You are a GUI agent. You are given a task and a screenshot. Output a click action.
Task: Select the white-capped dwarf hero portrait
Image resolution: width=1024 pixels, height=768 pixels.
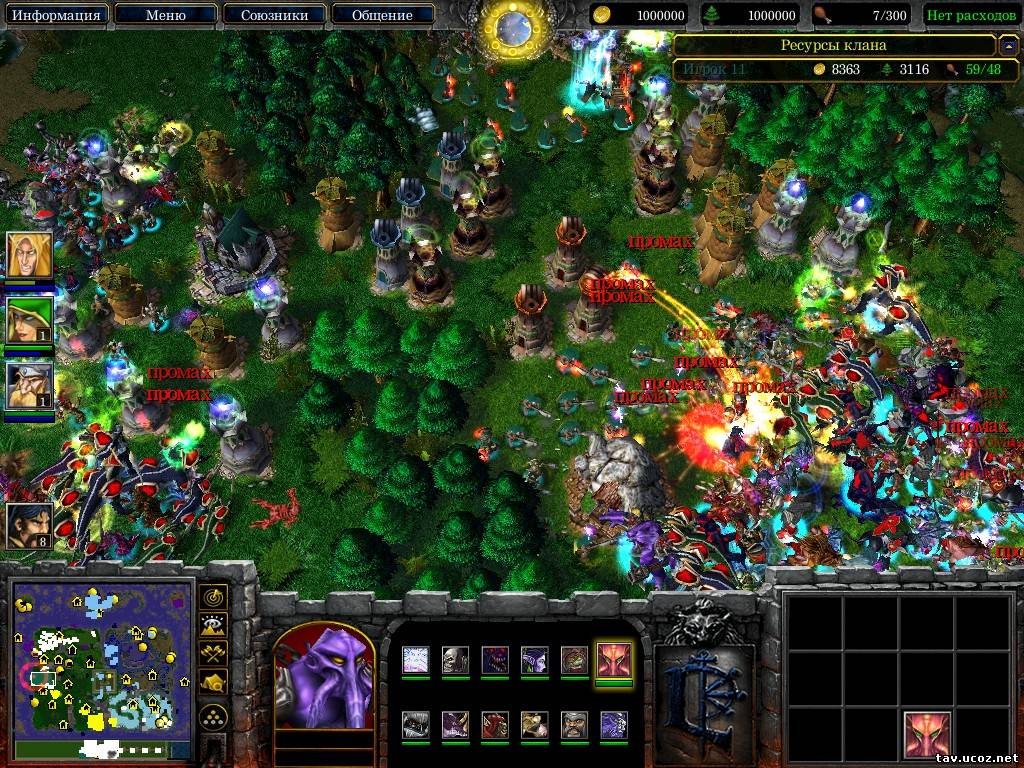coord(29,385)
